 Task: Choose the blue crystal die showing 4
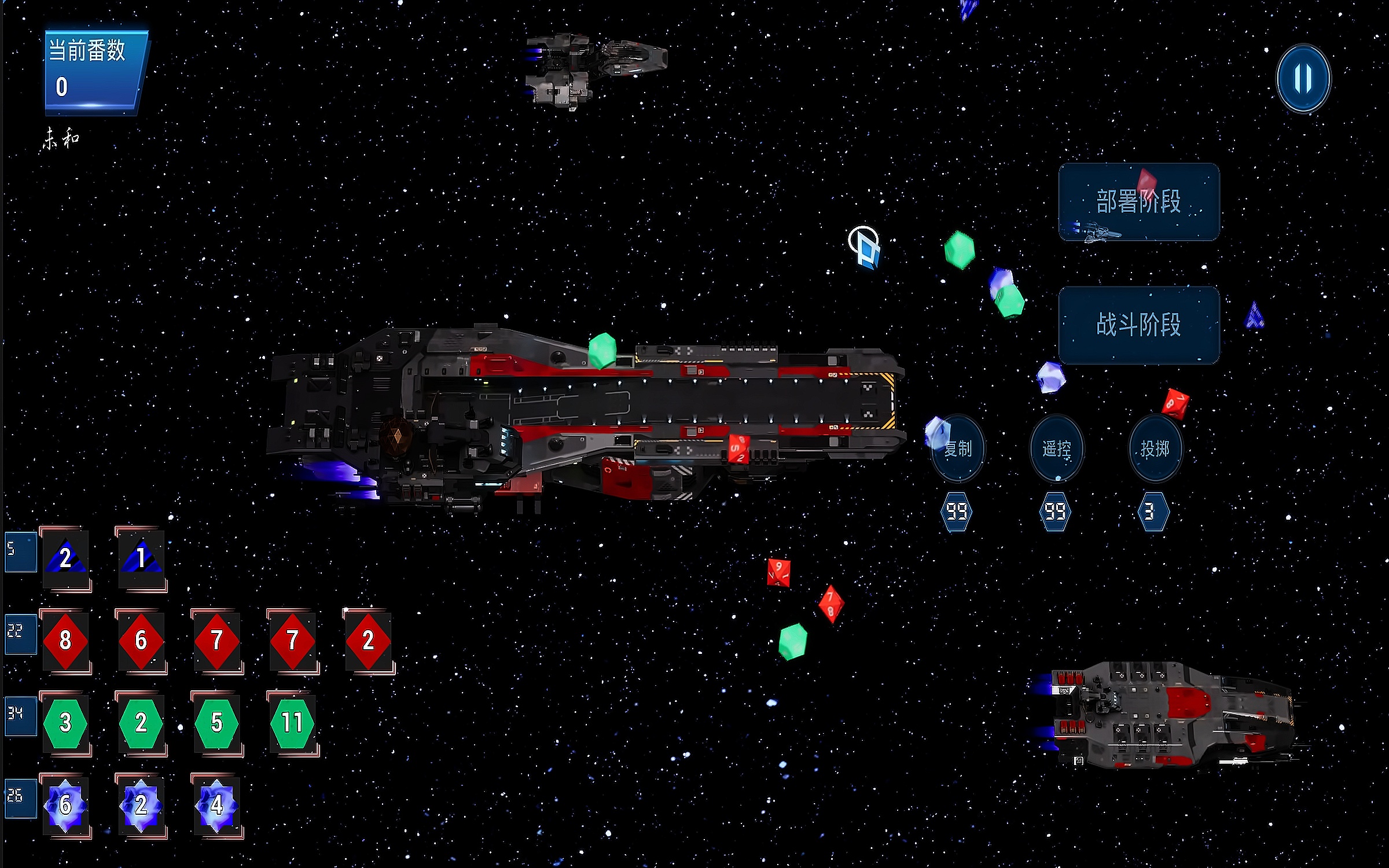216,805
